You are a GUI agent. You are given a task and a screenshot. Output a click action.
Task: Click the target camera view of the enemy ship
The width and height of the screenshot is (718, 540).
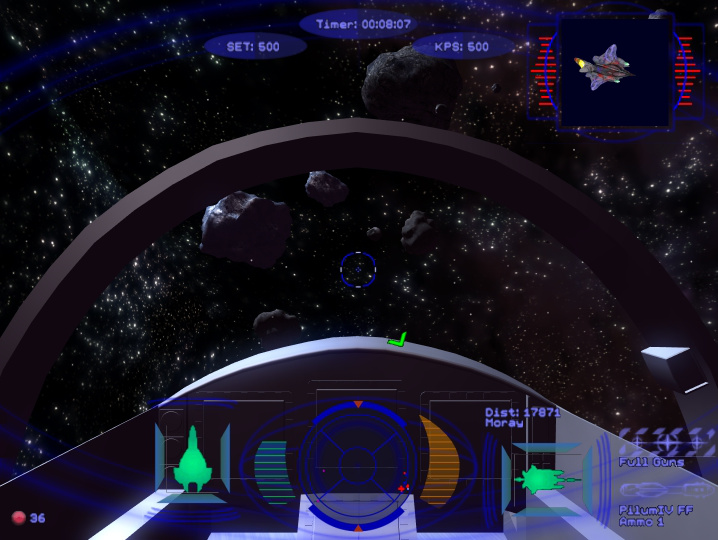[x=614, y=72]
